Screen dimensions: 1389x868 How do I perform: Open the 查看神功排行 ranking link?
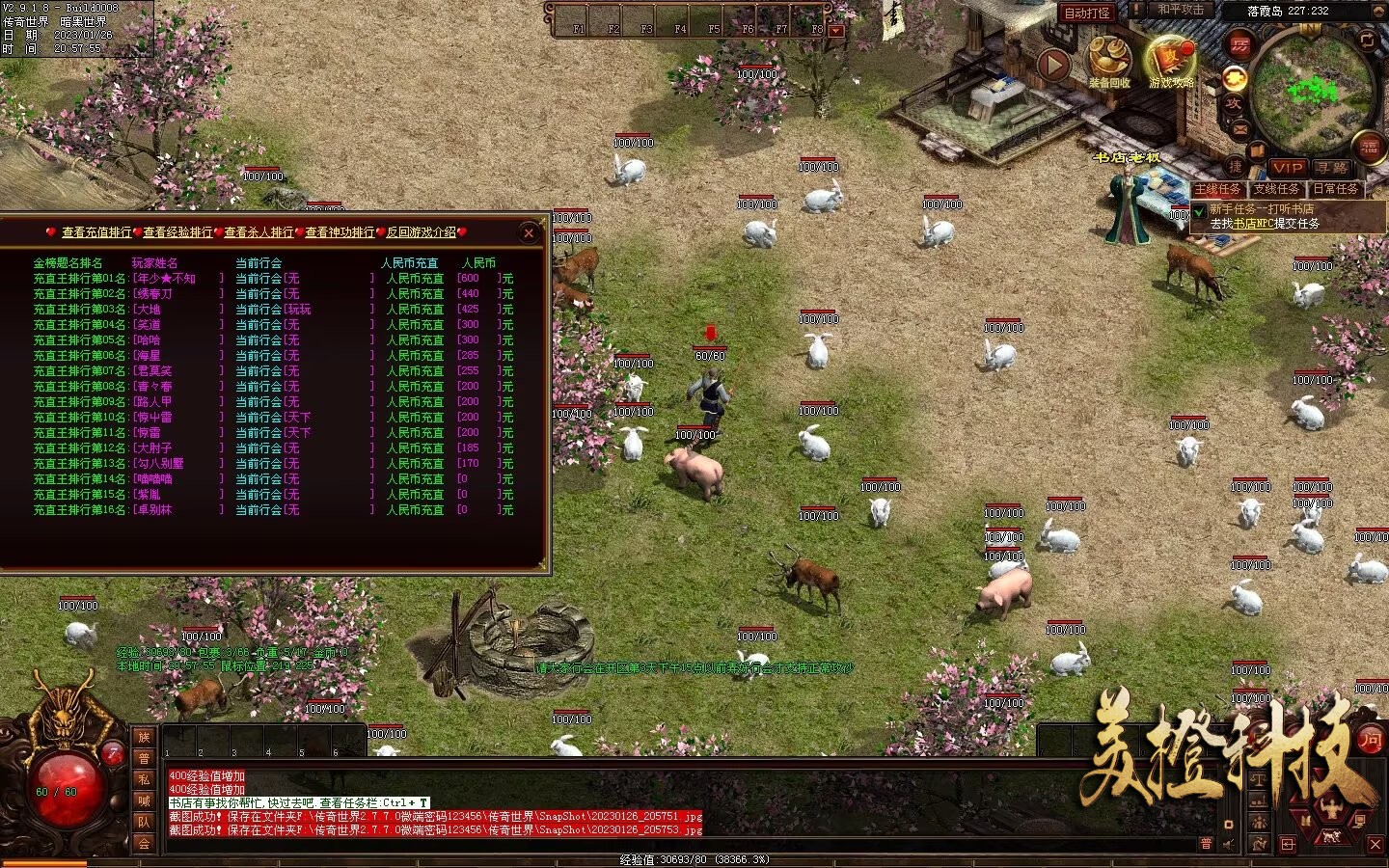point(340,232)
